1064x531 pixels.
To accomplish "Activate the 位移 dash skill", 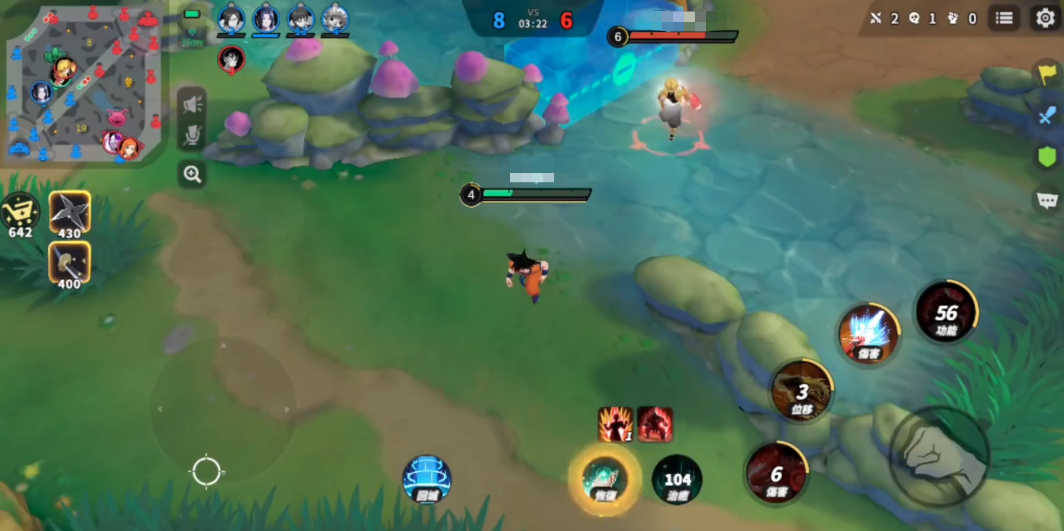I will tap(802, 390).
